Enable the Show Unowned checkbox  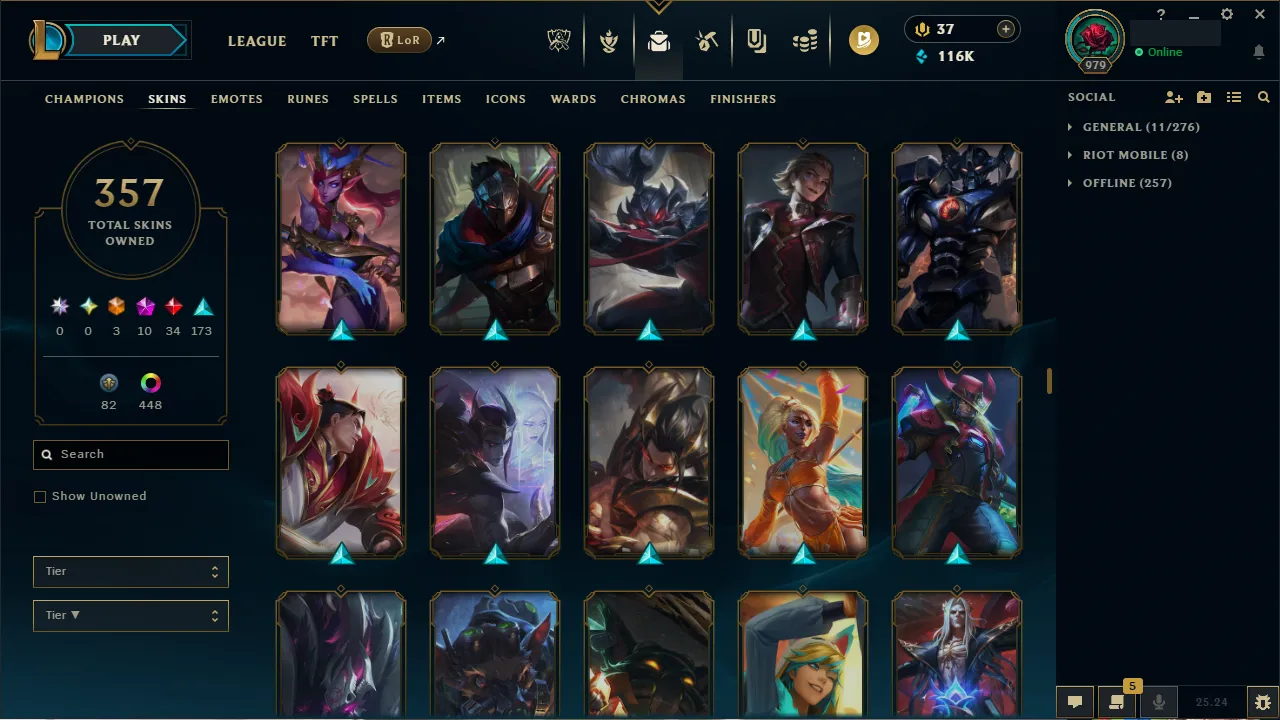click(40, 496)
